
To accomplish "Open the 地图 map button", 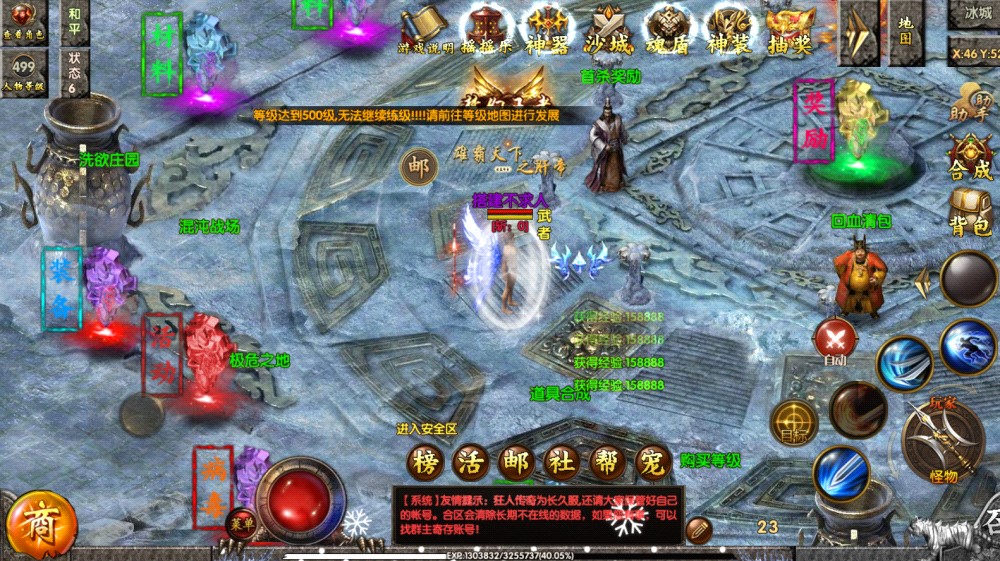I will point(905,28).
